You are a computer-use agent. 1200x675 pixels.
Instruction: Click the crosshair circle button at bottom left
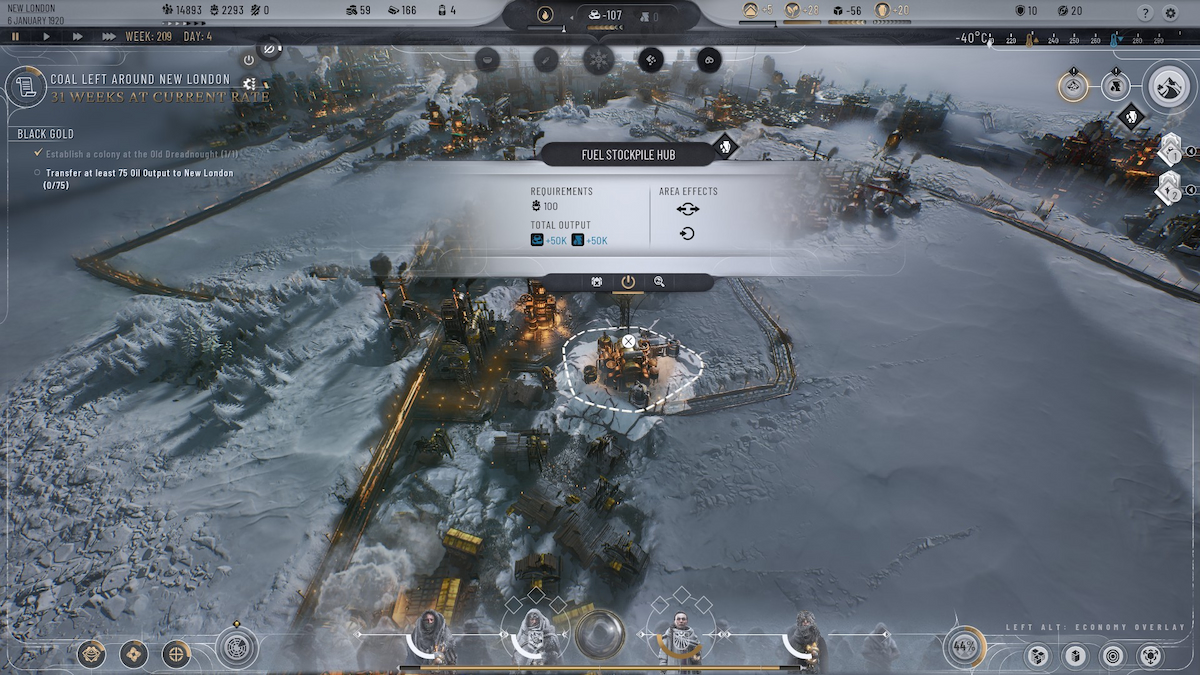tap(176, 654)
